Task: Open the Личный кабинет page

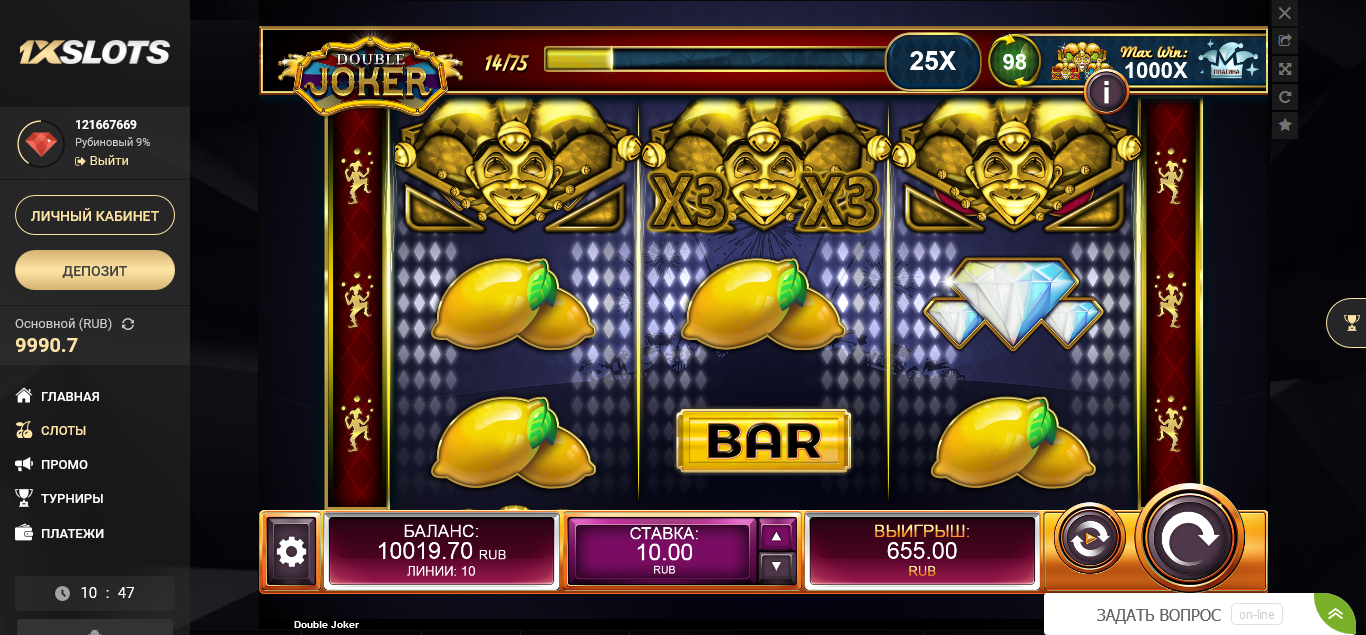Action: pos(95,215)
